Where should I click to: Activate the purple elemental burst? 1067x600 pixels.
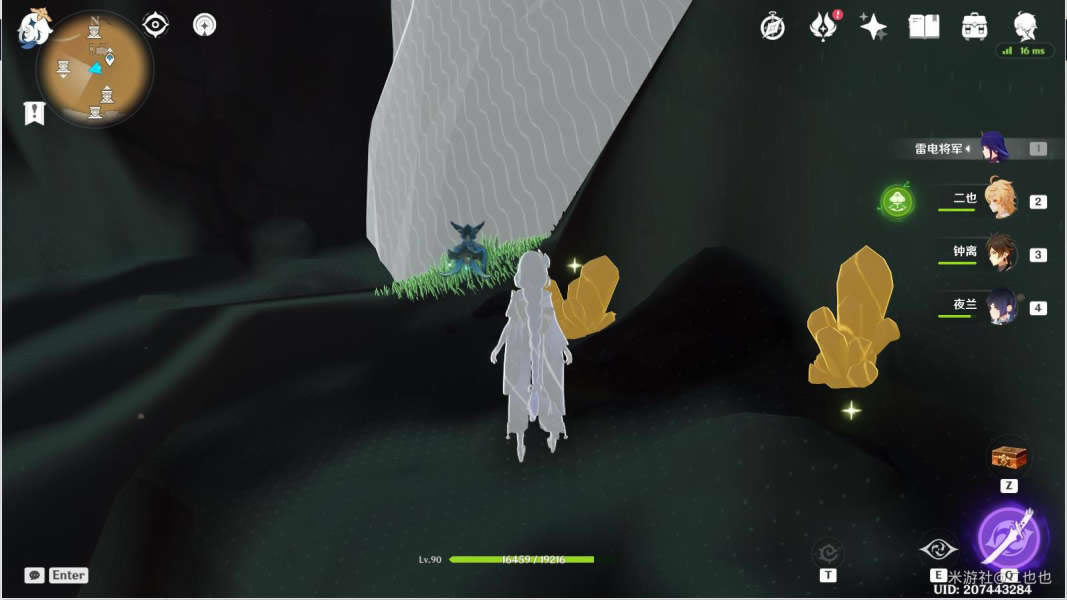click(1008, 537)
